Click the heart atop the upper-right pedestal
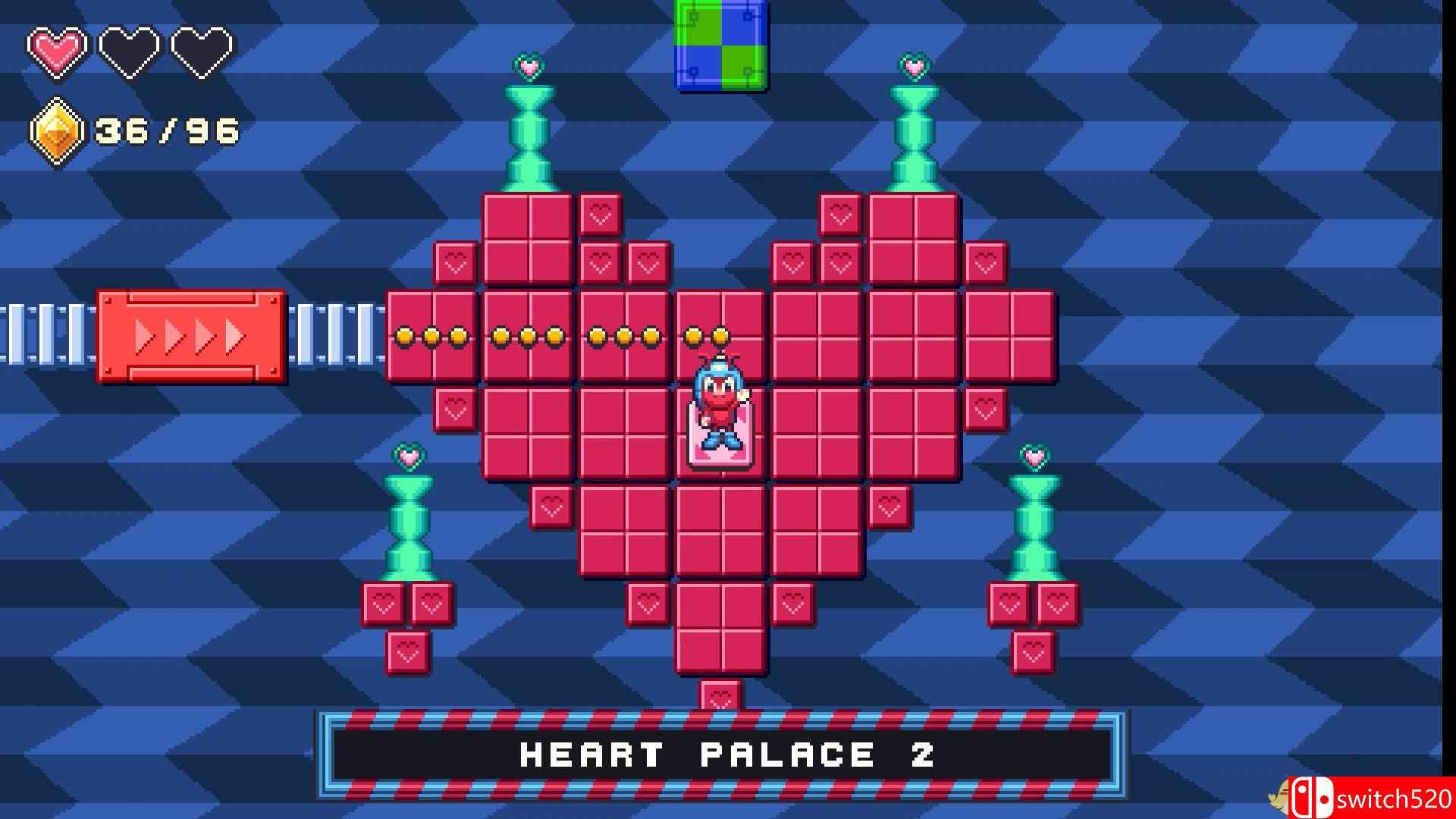This screenshot has height=819, width=1456. [x=914, y=67]
